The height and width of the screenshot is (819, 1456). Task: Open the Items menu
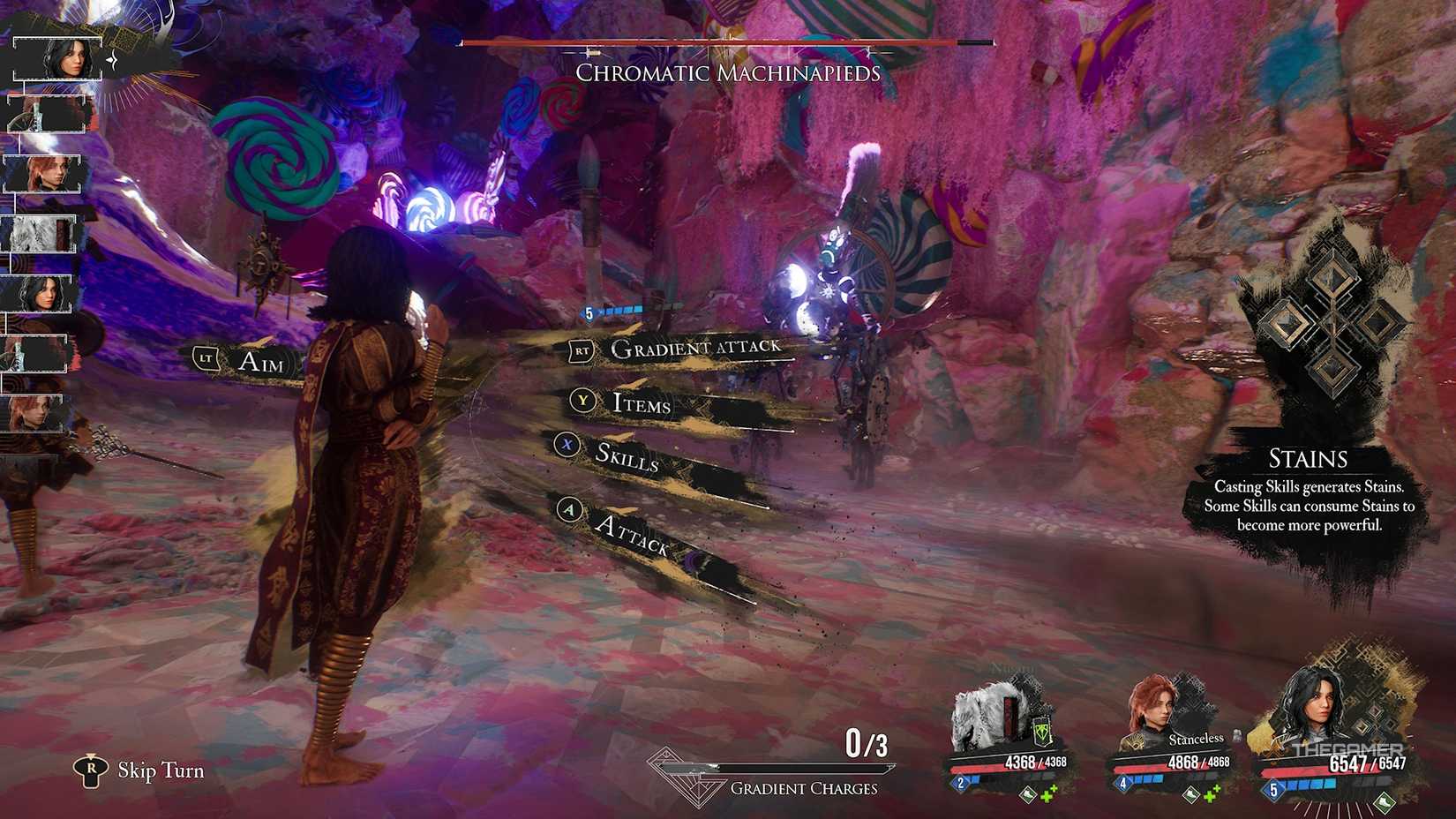click(x=642, y=405)
